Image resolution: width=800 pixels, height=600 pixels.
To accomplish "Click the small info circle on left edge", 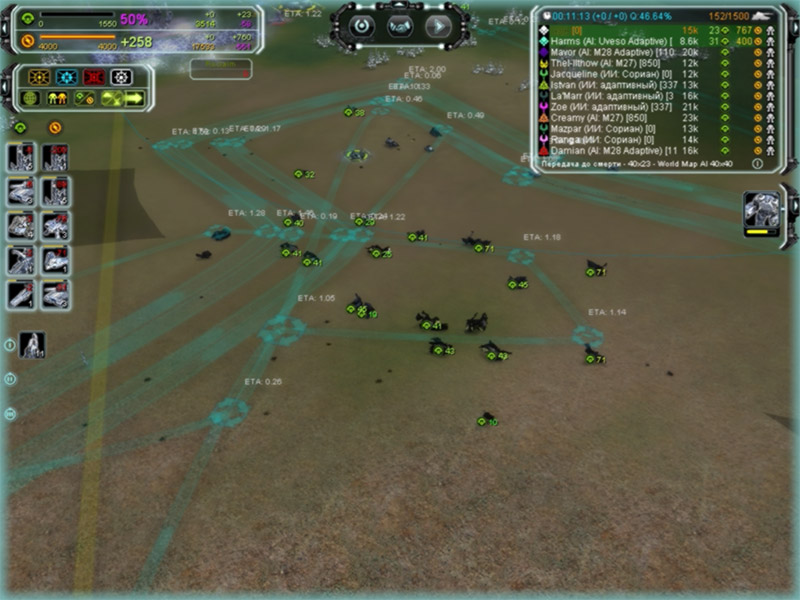I will 10,345.
